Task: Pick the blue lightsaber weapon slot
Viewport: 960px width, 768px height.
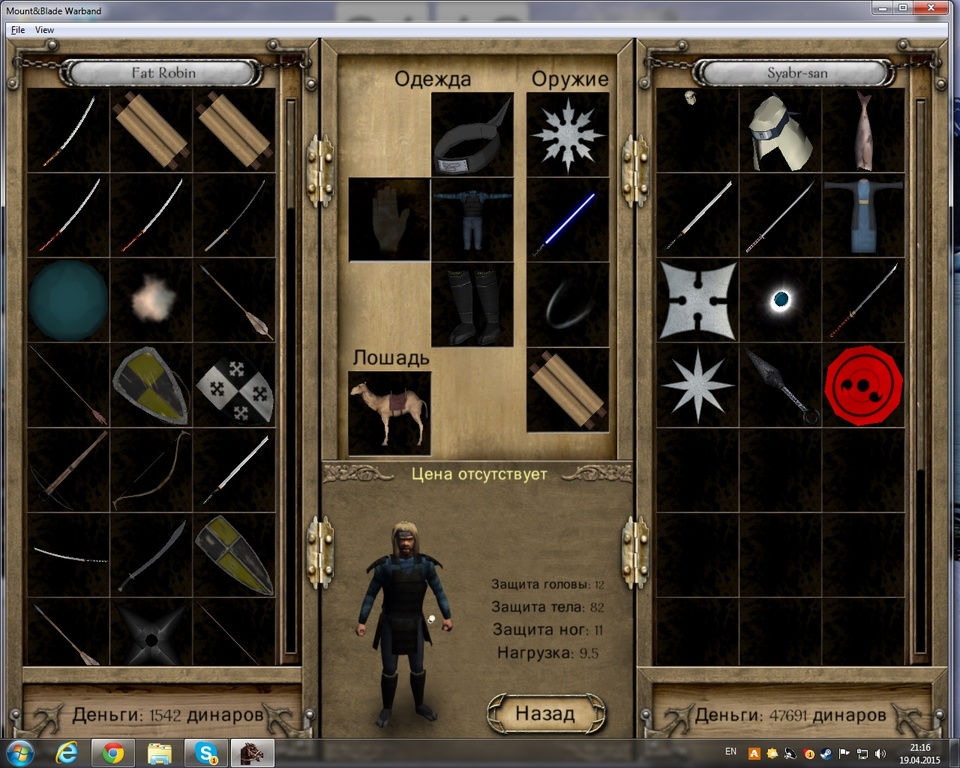Action: coord(567,219)
